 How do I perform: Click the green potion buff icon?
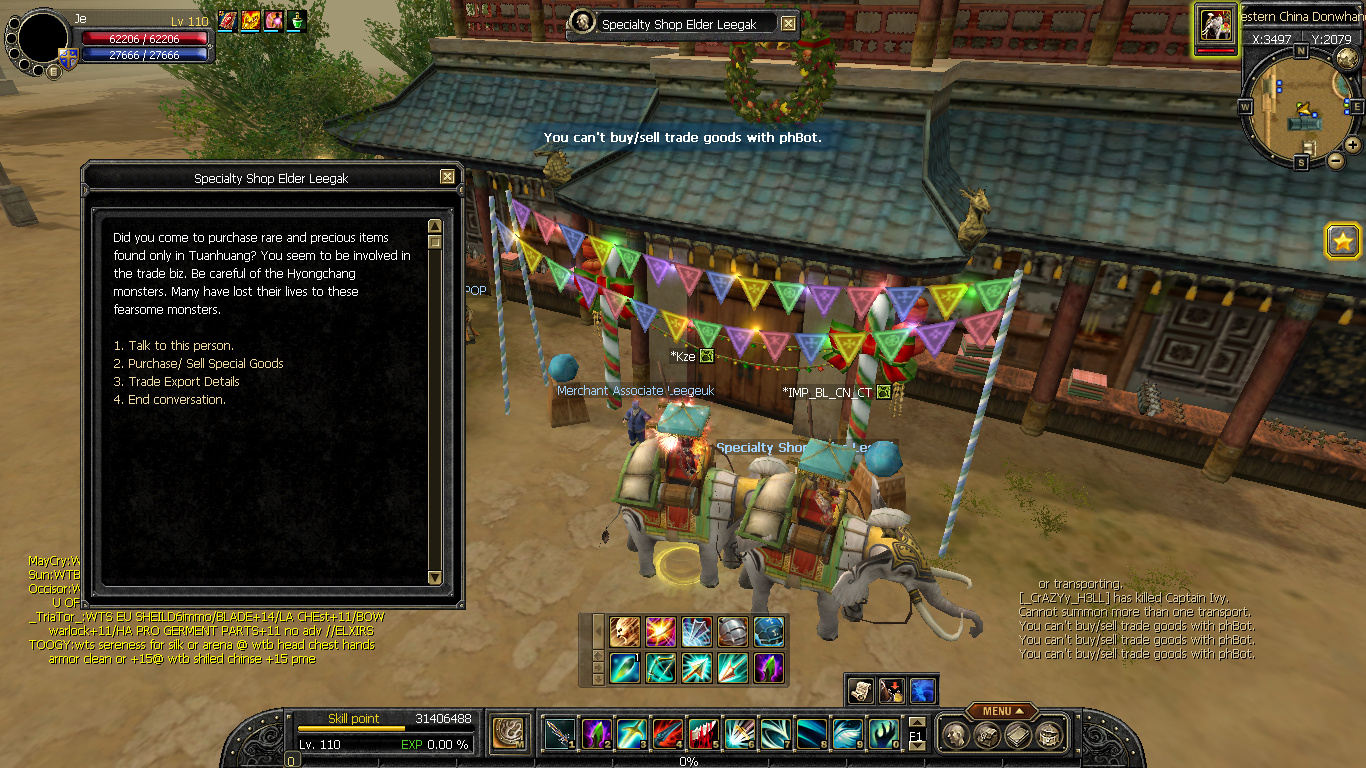(297, 20)
